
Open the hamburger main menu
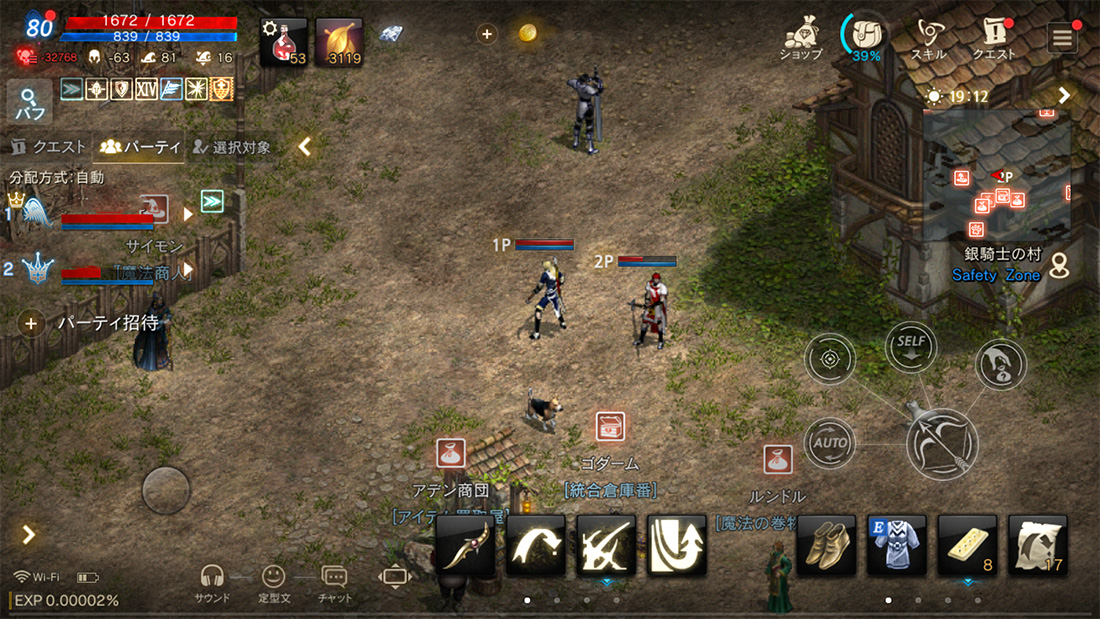[1061, 39]
